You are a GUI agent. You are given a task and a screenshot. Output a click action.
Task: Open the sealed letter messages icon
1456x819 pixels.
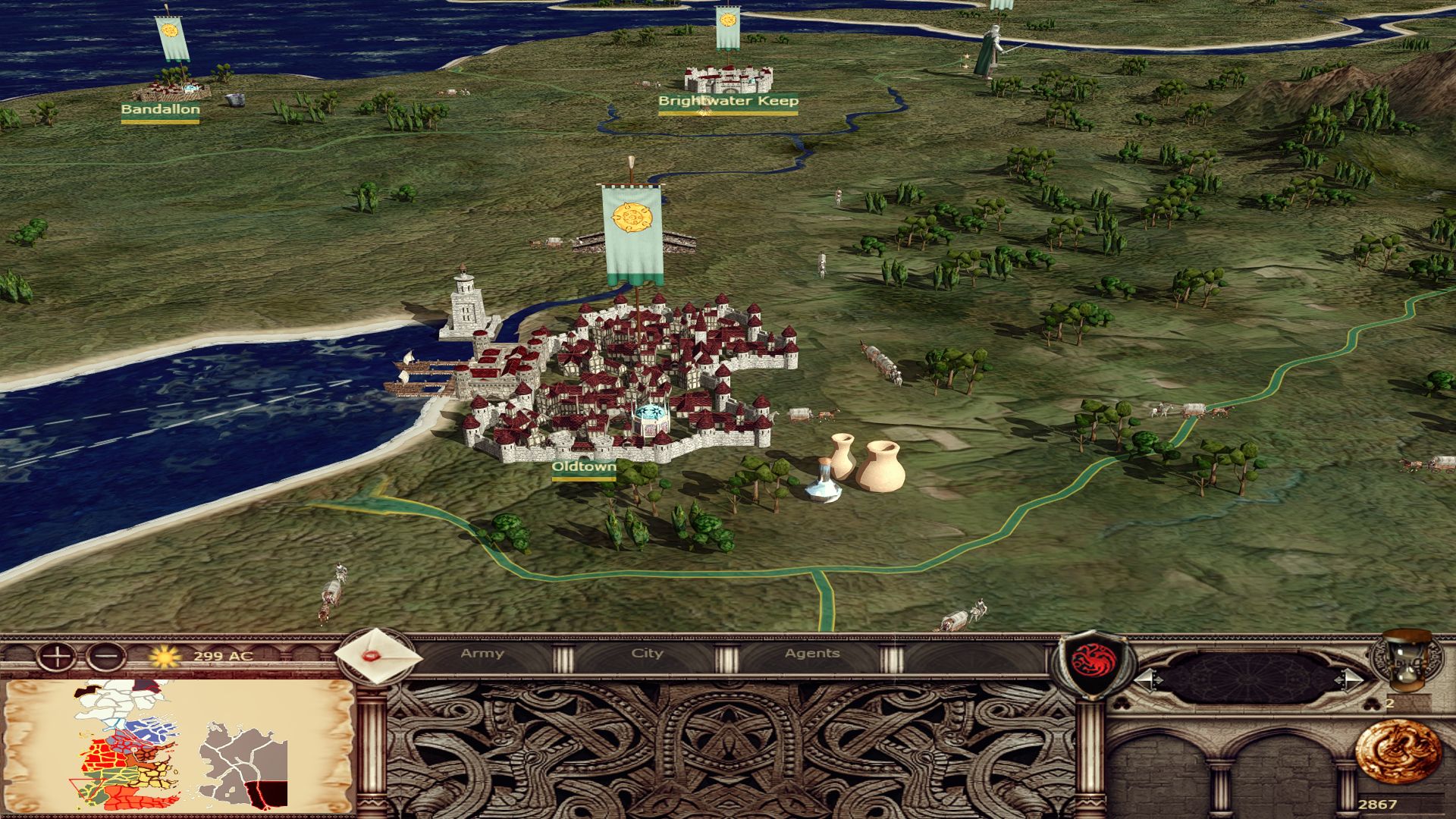378,656
